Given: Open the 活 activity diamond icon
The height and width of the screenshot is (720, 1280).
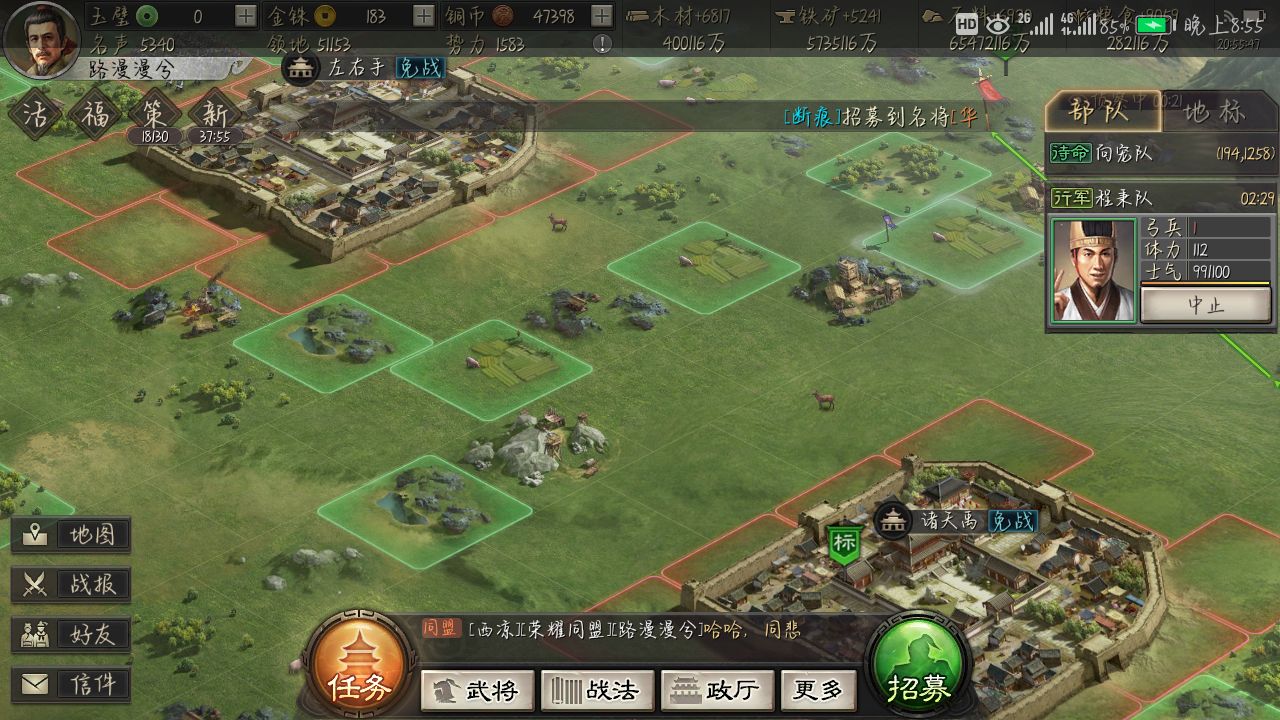Looking at the screenshot, I should tap(35, 113).
